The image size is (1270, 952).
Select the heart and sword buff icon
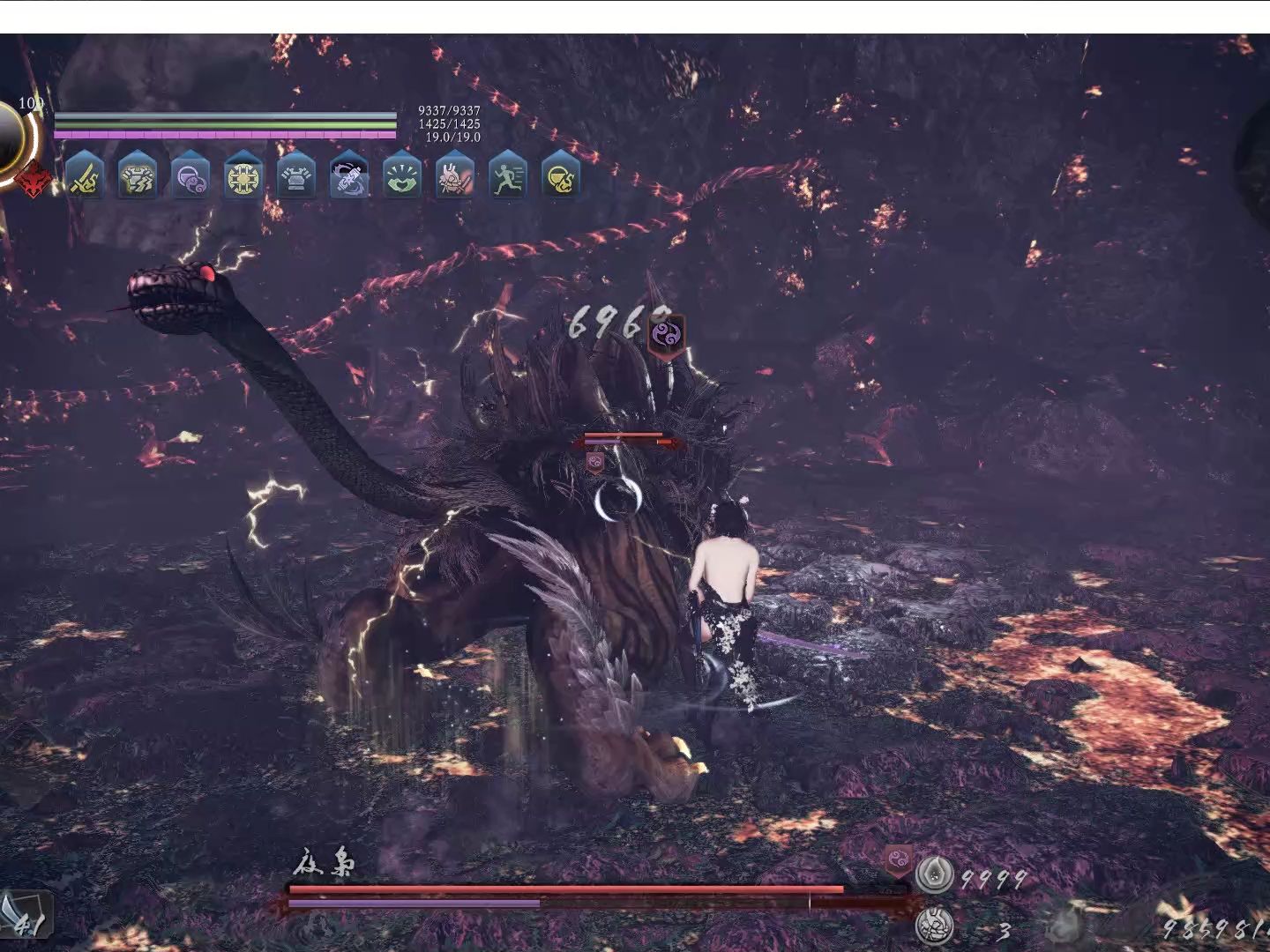click(455, 175)
